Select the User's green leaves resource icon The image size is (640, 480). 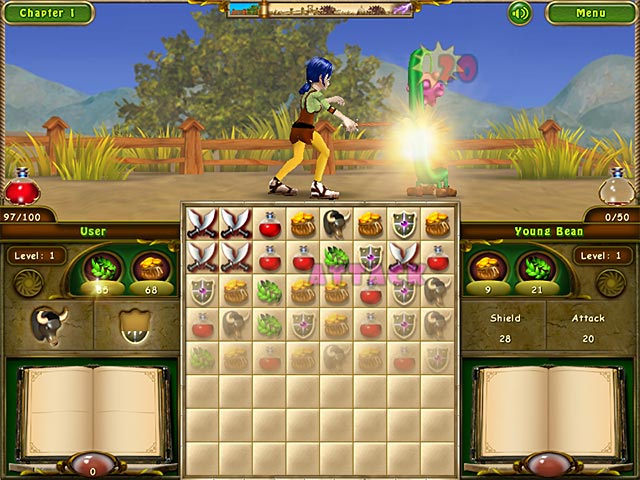tap(102, 269)
